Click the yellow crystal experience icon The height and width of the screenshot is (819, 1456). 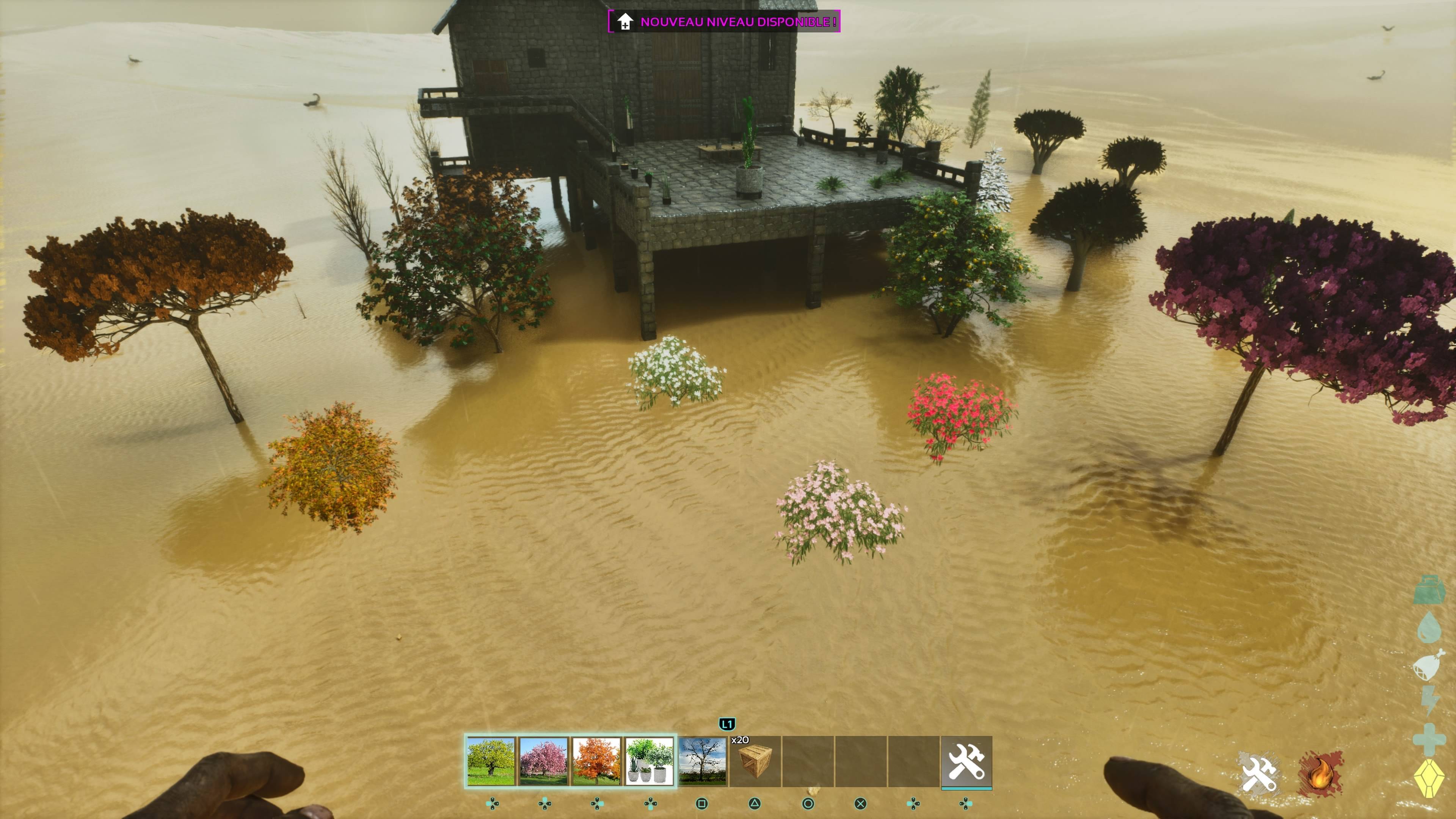[x=1429, y=779]
